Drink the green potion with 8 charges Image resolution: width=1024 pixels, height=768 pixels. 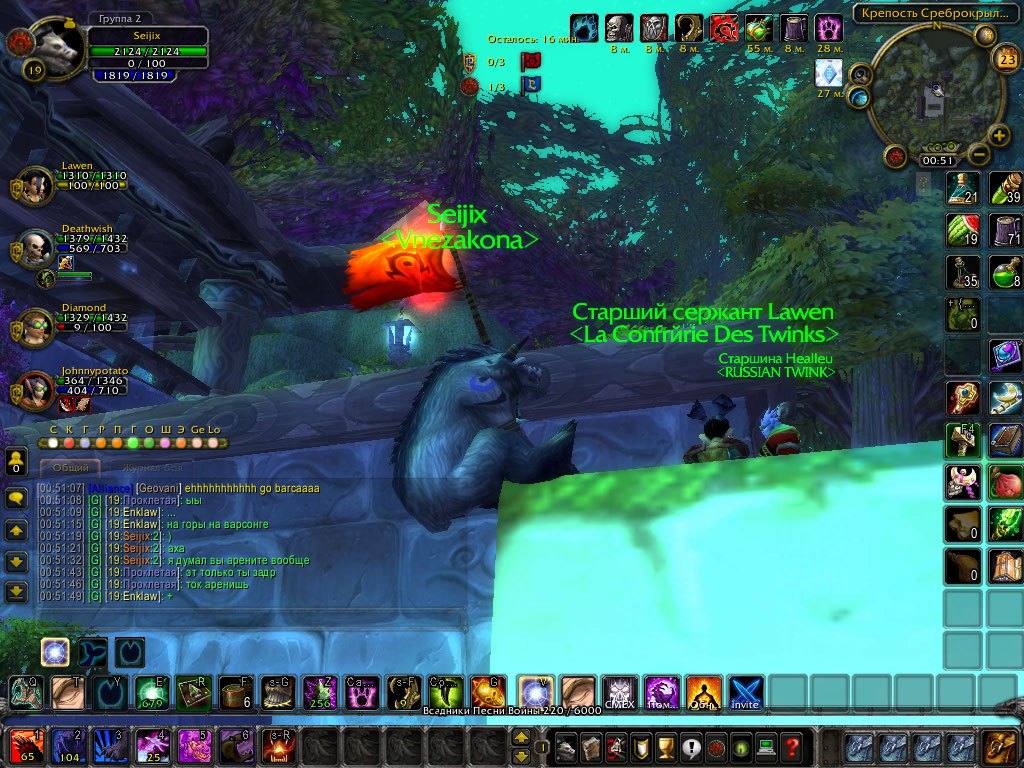pyautogui.click(x=1005, y=273)
